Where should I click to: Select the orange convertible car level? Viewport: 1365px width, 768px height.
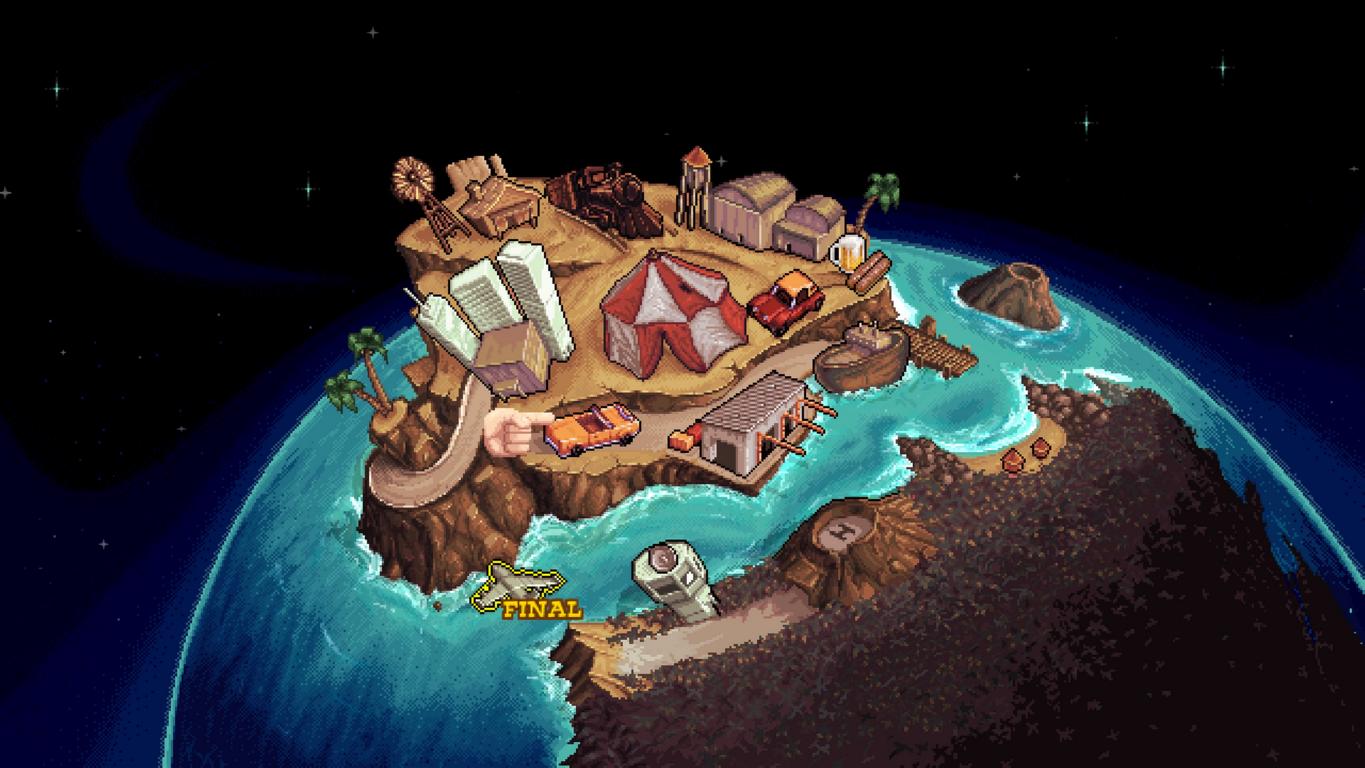(x=592, y=430)
